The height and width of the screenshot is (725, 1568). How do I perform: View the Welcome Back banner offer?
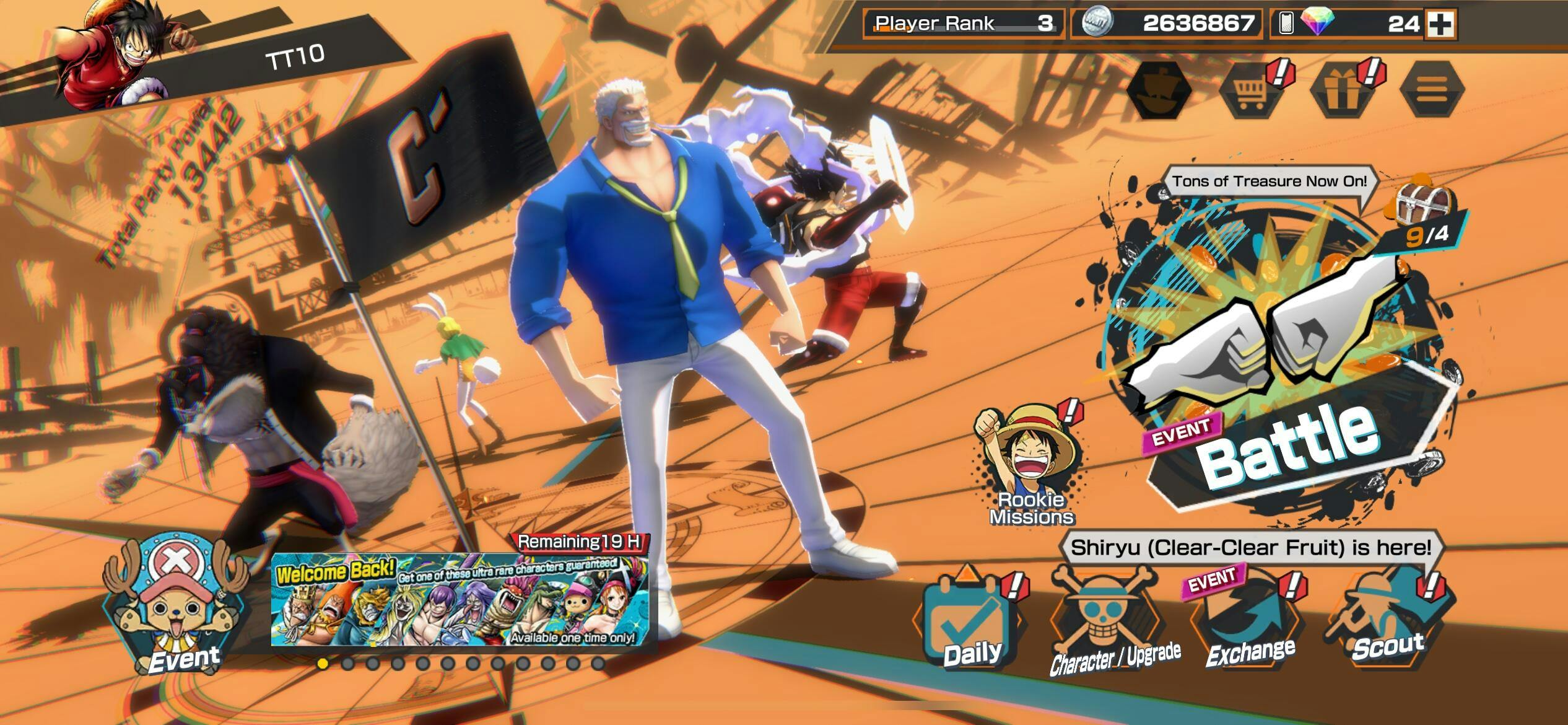(460, 599)
